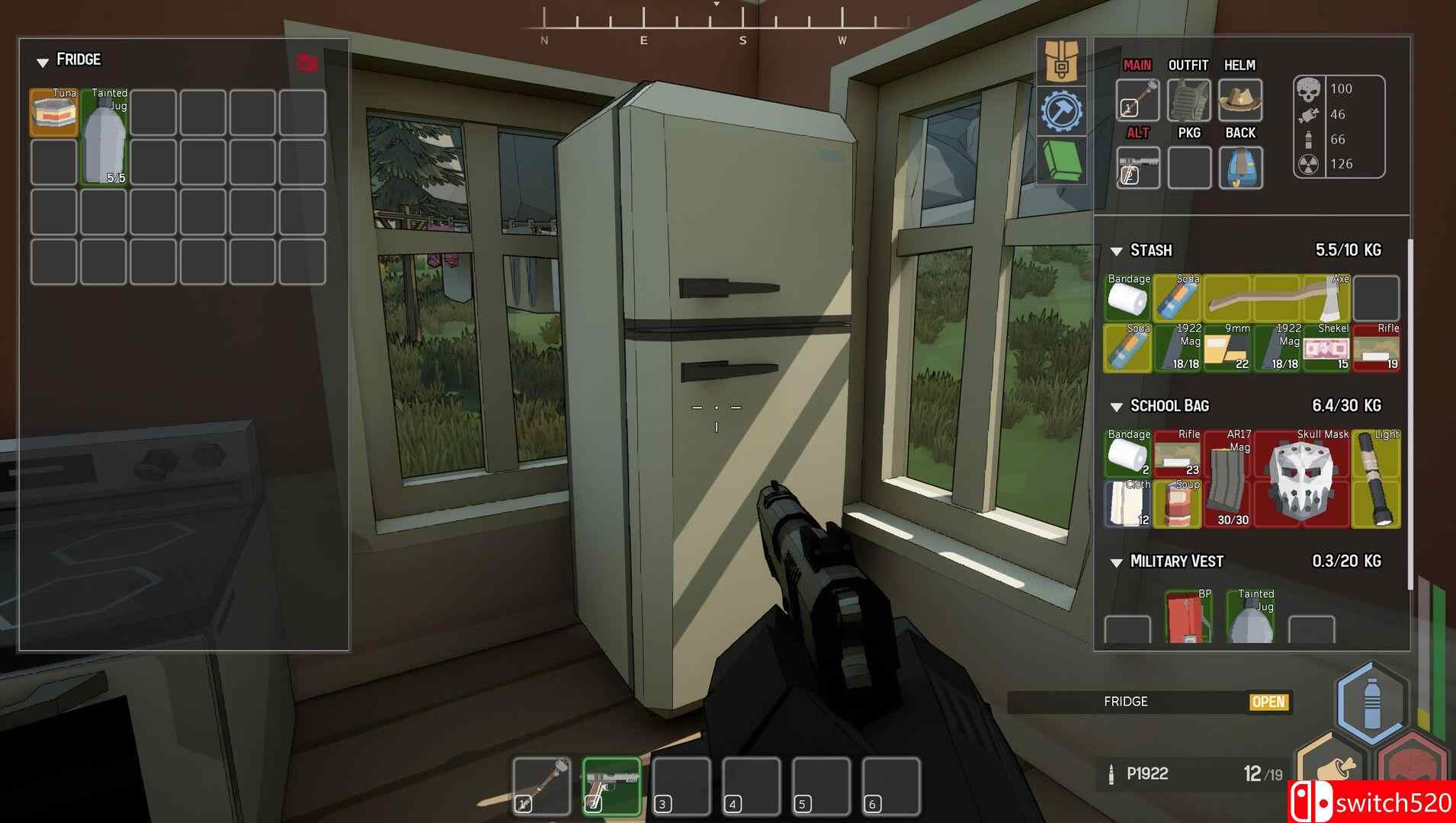
Task: Collapse the Stash section
Action: pos(1114,250)
